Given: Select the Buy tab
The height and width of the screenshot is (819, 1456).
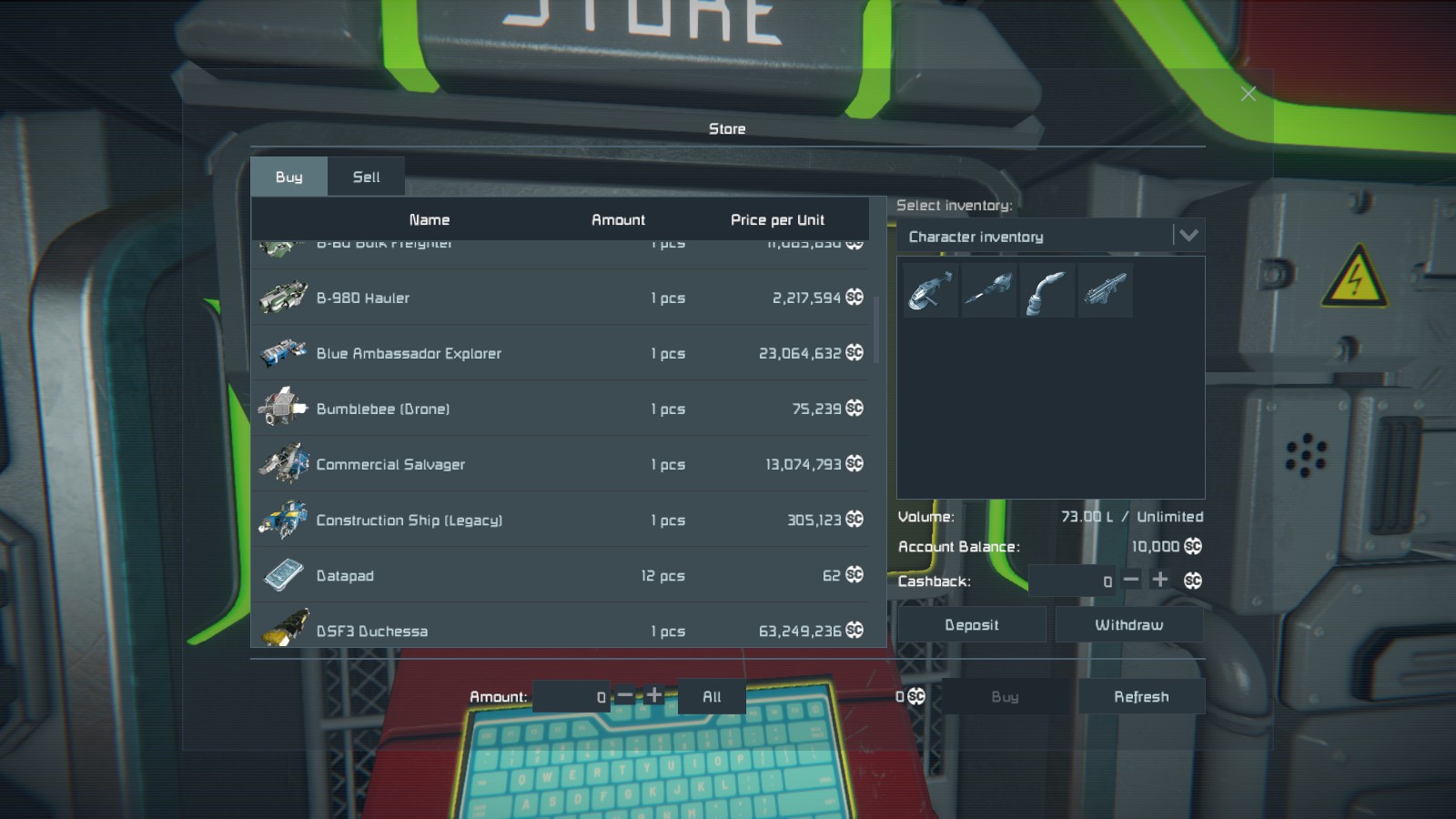Looking at the screenshot, I should (288, 177).
